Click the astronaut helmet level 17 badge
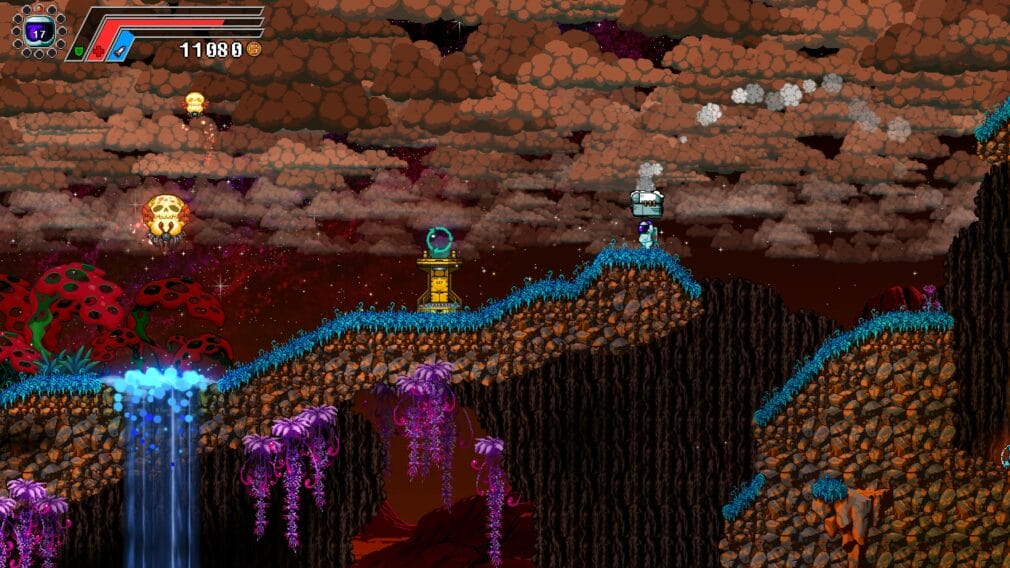 (x=39, y=31)
